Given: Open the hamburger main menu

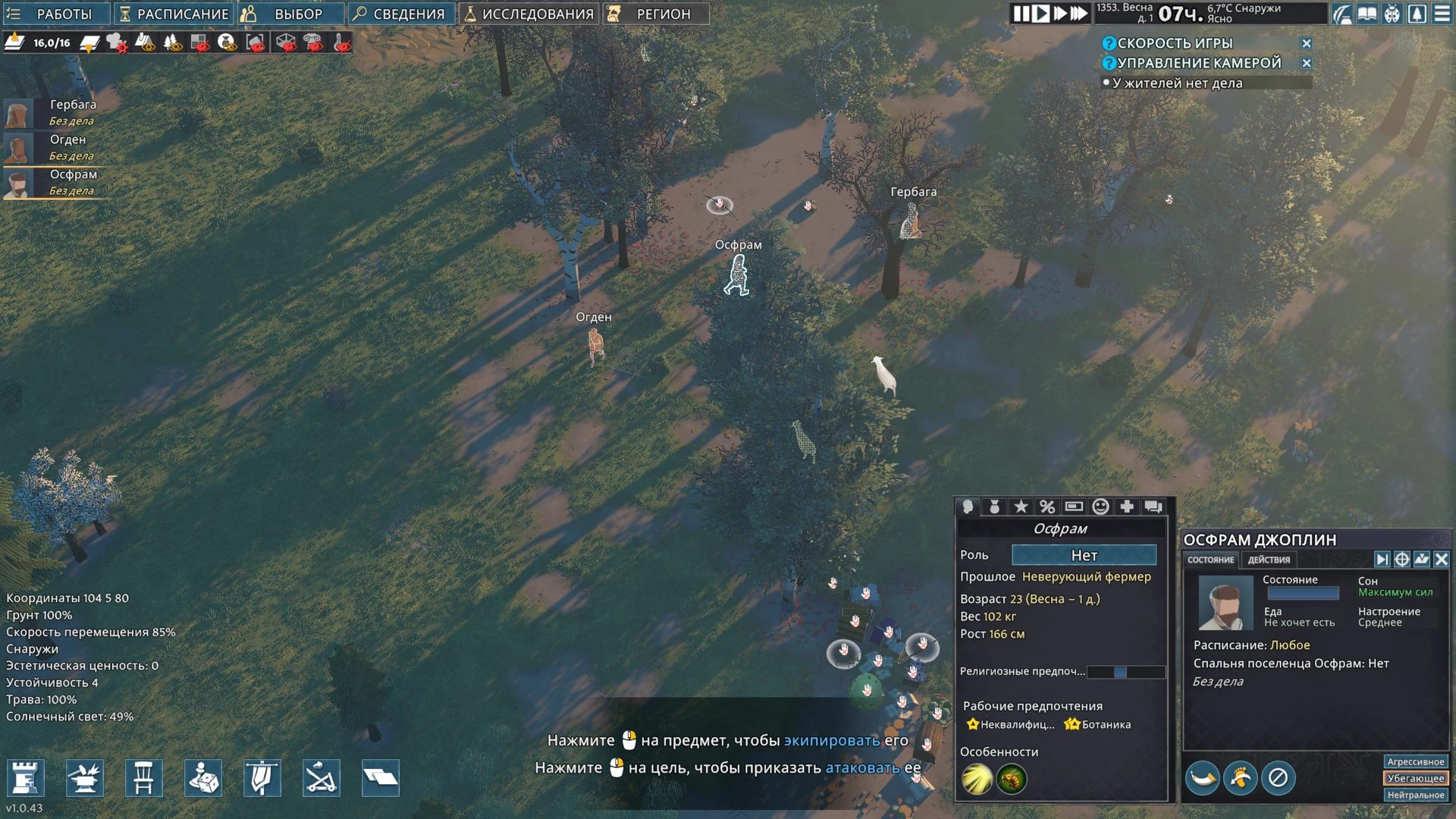Looking at the screenshot, I should [1442, 14].
